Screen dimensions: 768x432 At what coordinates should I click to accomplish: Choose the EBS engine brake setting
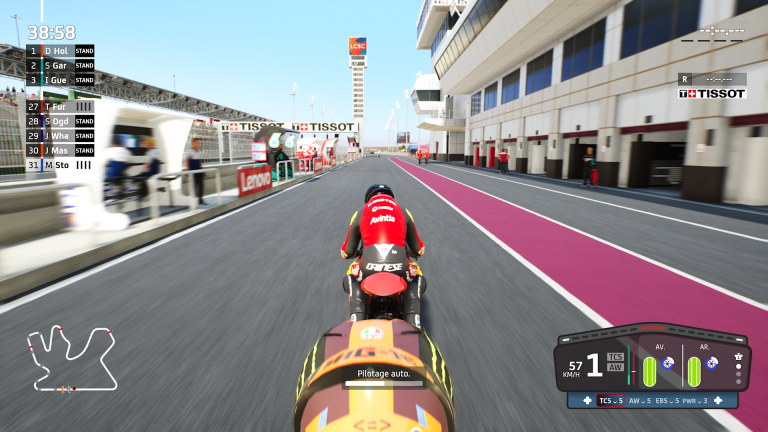[x=670, y=400]
